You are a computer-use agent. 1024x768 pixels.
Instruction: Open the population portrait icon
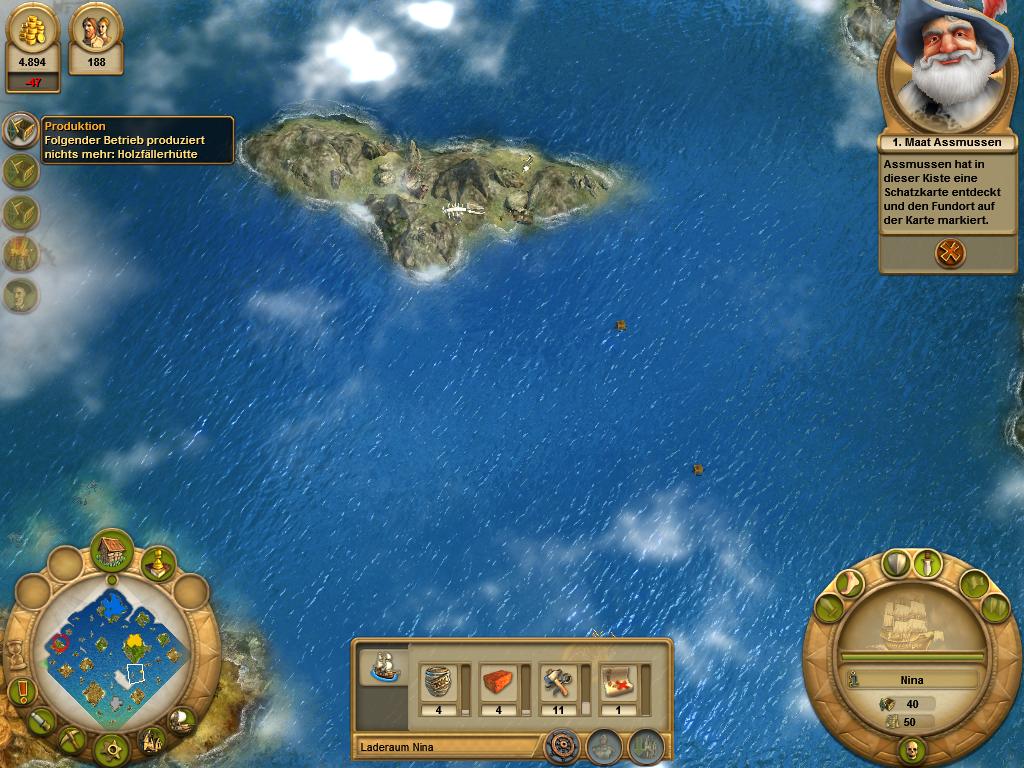pyautogui.click(x=96, y=32)
